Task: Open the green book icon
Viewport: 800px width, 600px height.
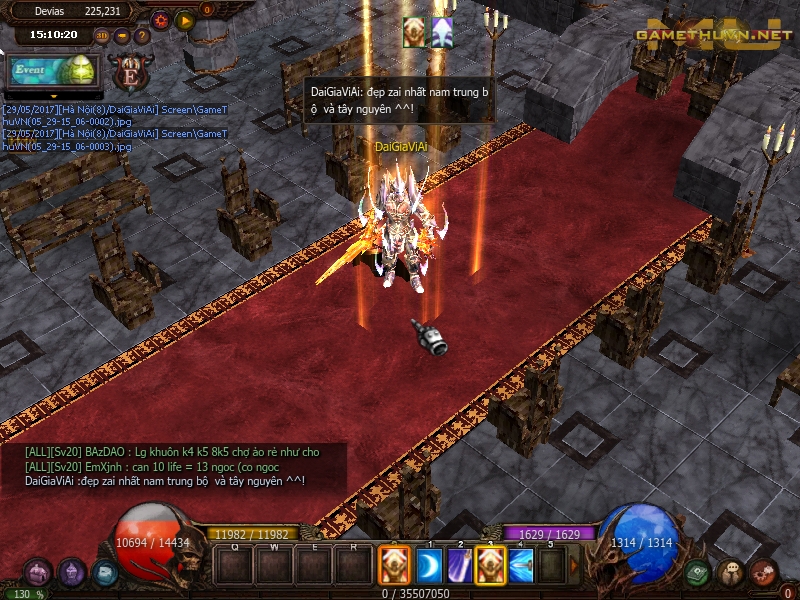Action: [x=697, y=573]
